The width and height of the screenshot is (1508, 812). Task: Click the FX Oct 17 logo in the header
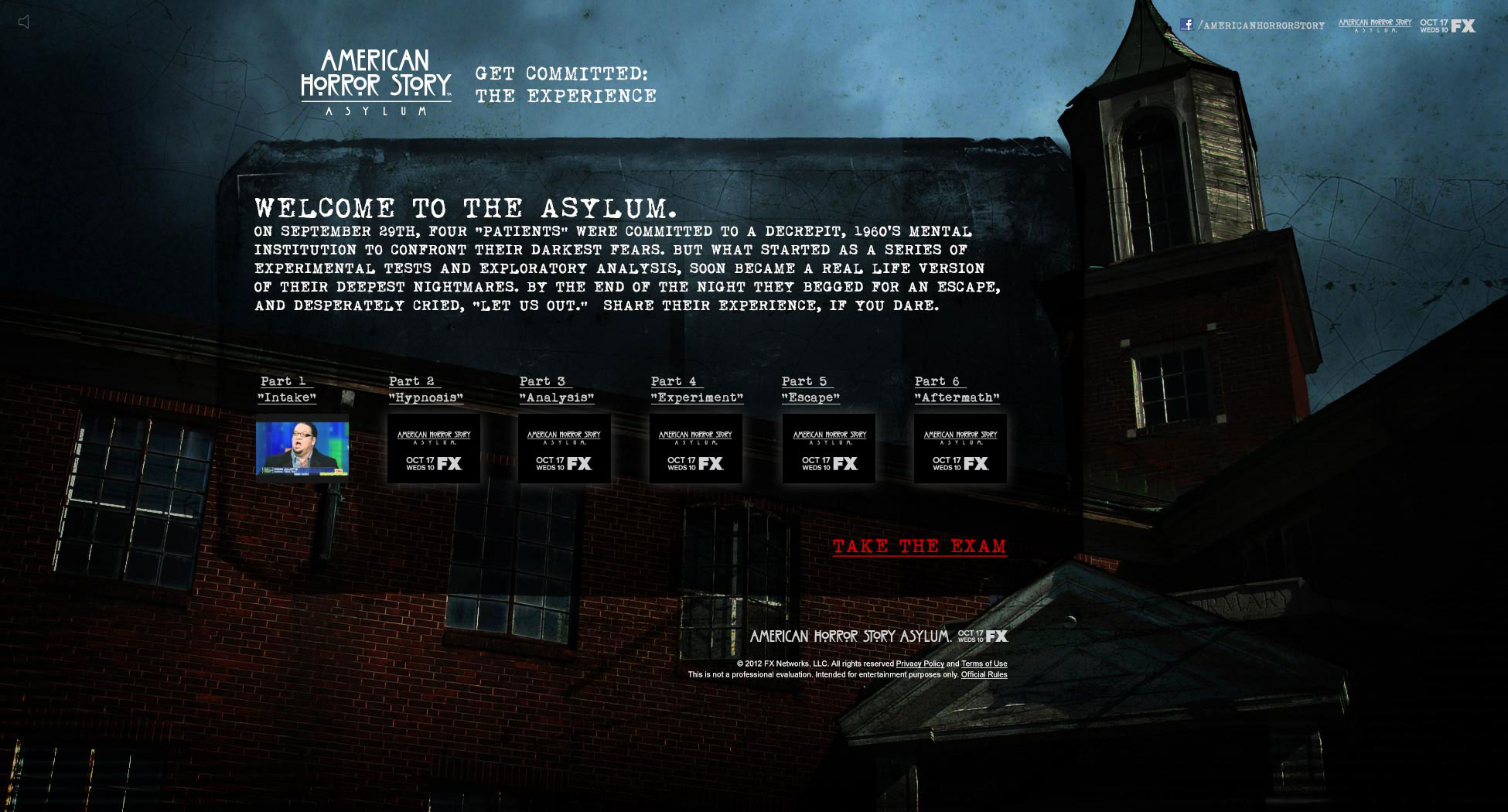[1447, 26]
